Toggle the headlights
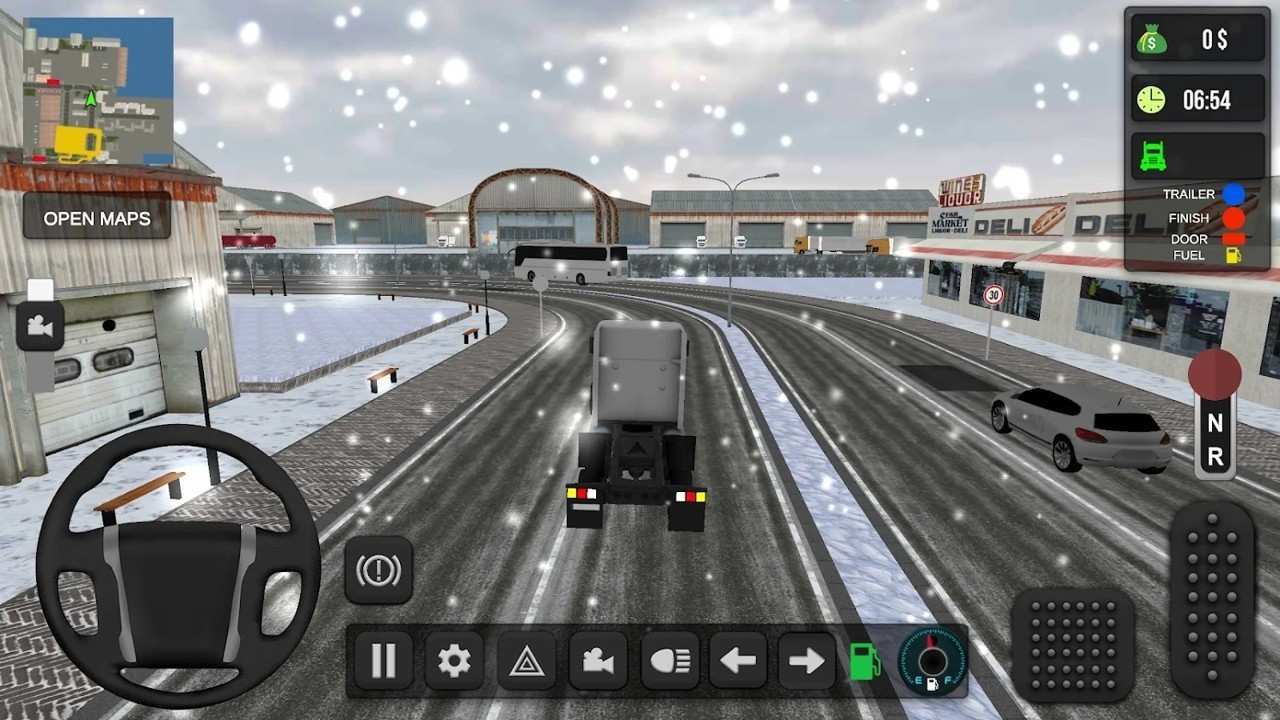 coord(669,660)
